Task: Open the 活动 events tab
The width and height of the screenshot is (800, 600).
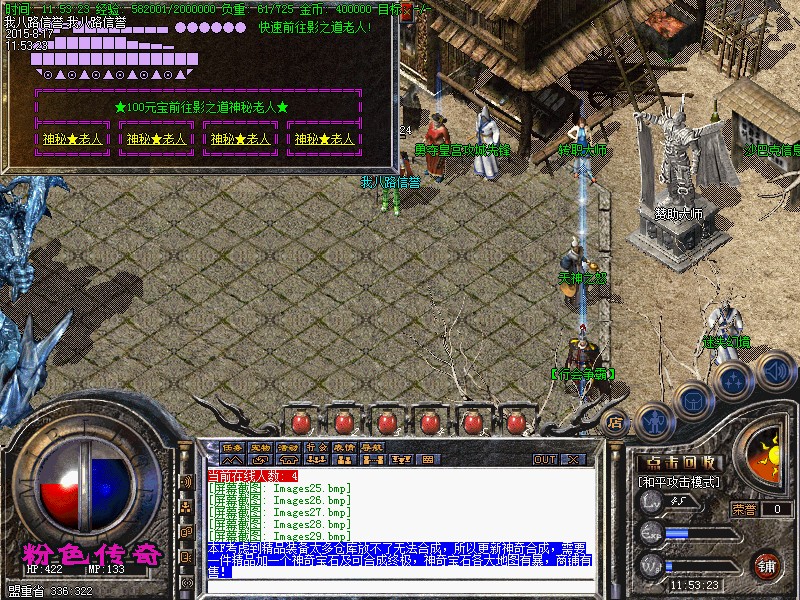Action: tap(289, 446)
